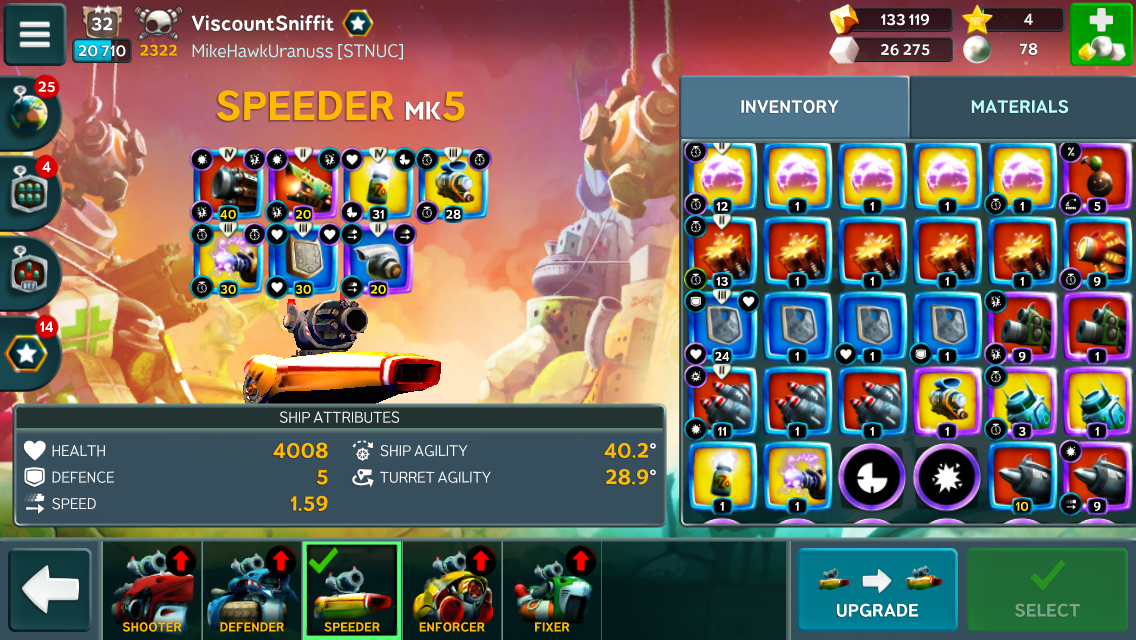Select the Speeder ship tile
This screenshot has height=640, width=1136.
[352, 591]
